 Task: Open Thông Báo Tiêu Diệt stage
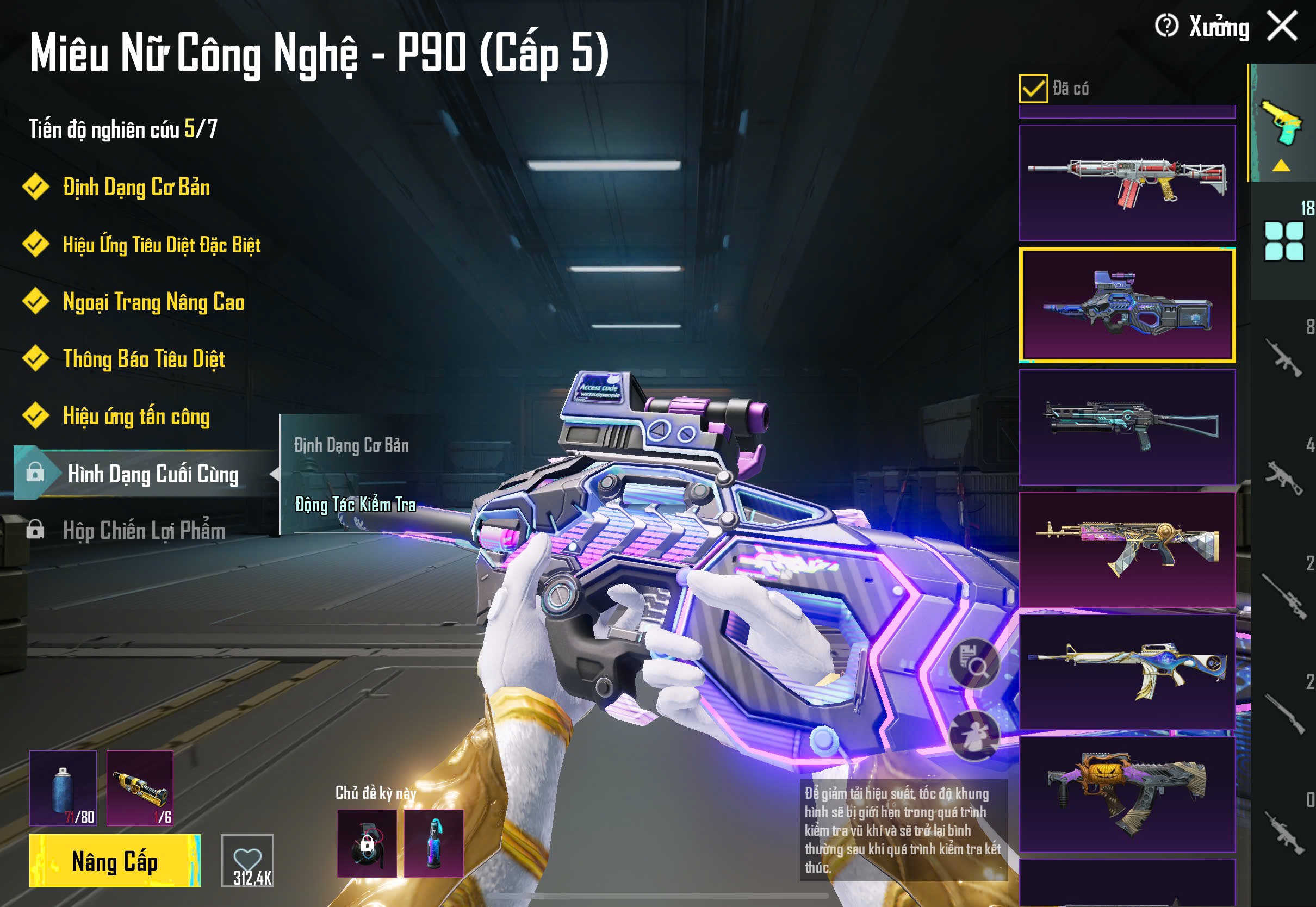pos(144,359)
